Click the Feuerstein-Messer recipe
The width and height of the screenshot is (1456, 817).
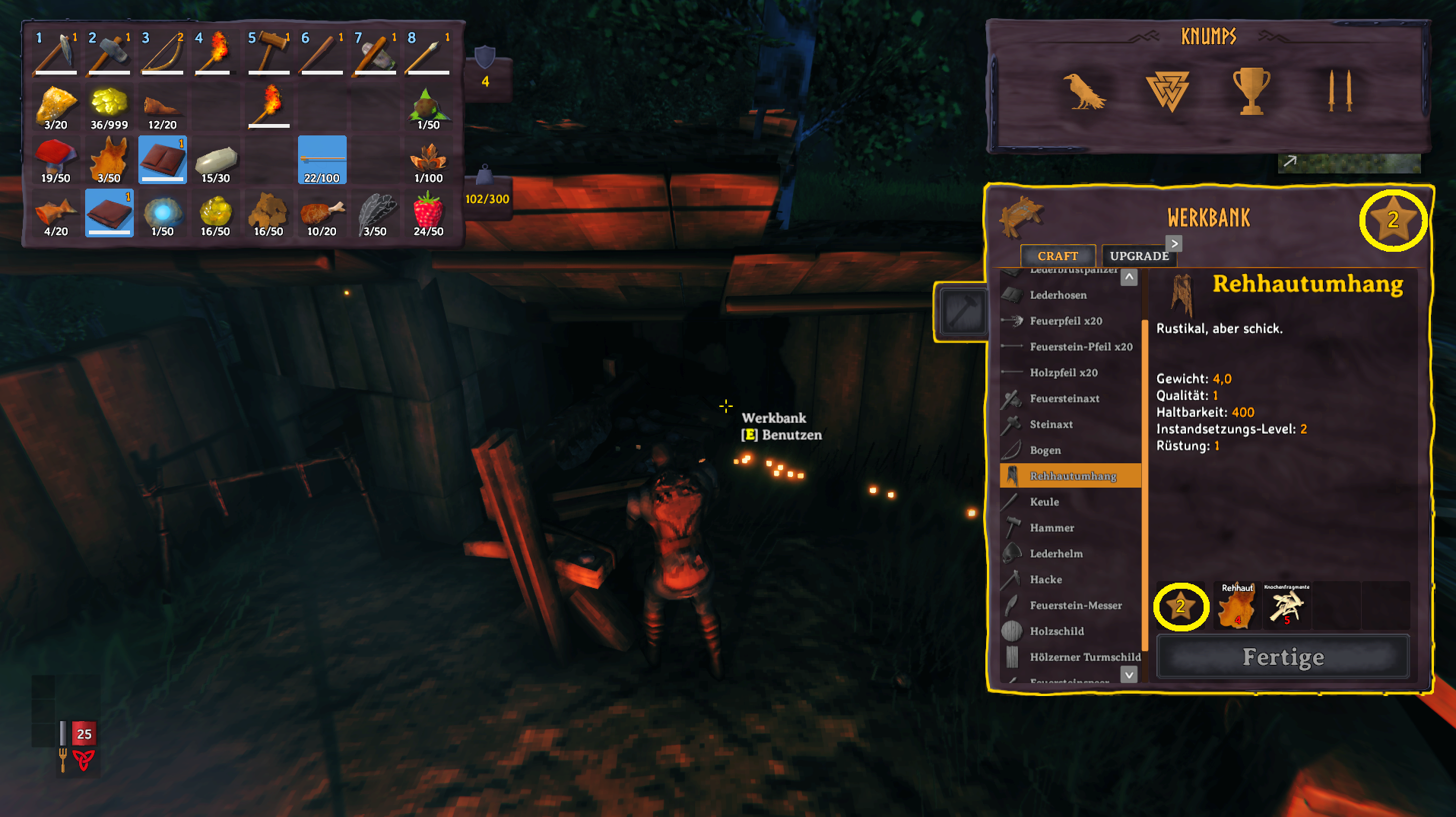(1075, 606)
